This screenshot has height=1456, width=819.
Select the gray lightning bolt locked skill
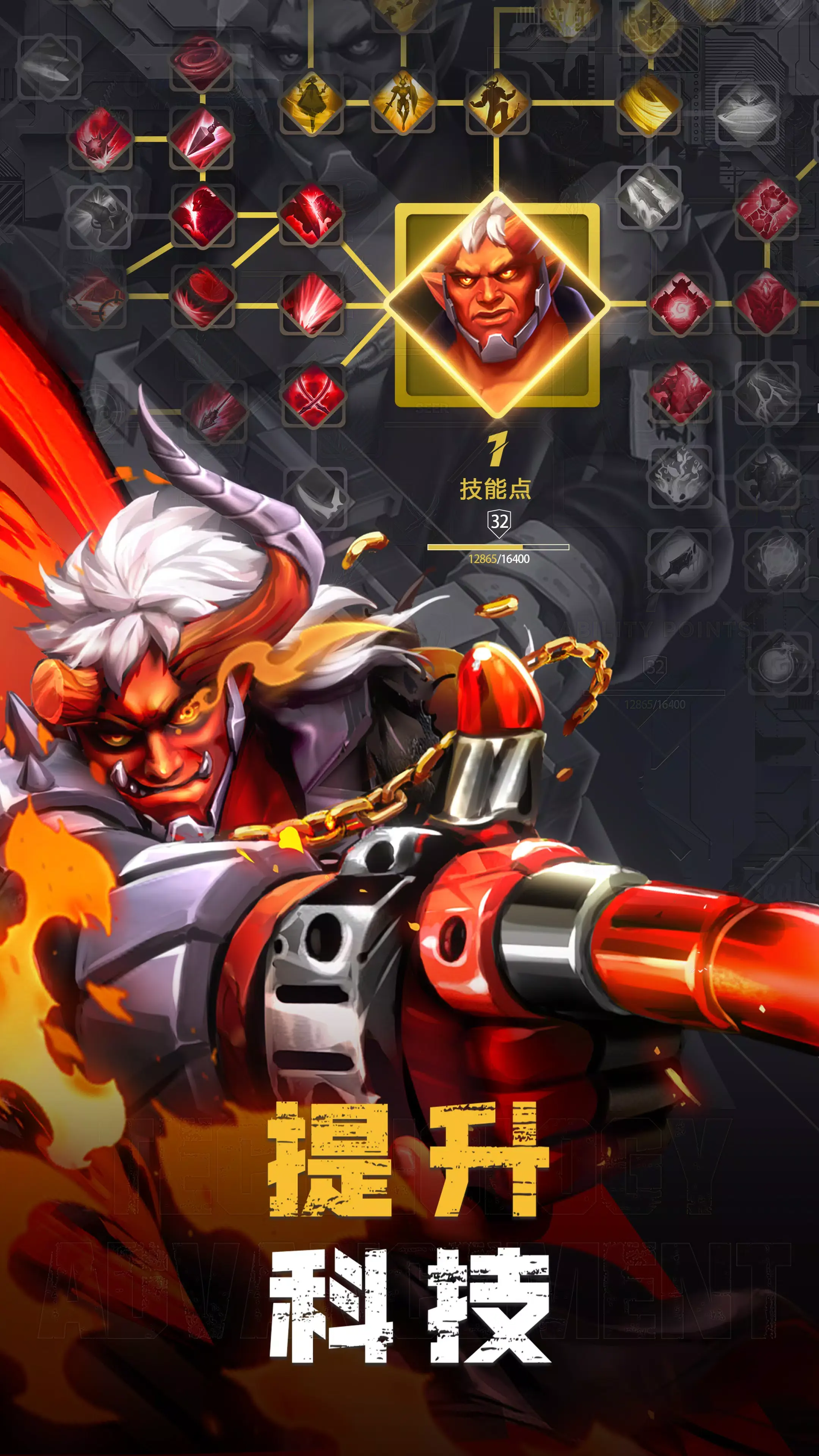coord(766,392)
